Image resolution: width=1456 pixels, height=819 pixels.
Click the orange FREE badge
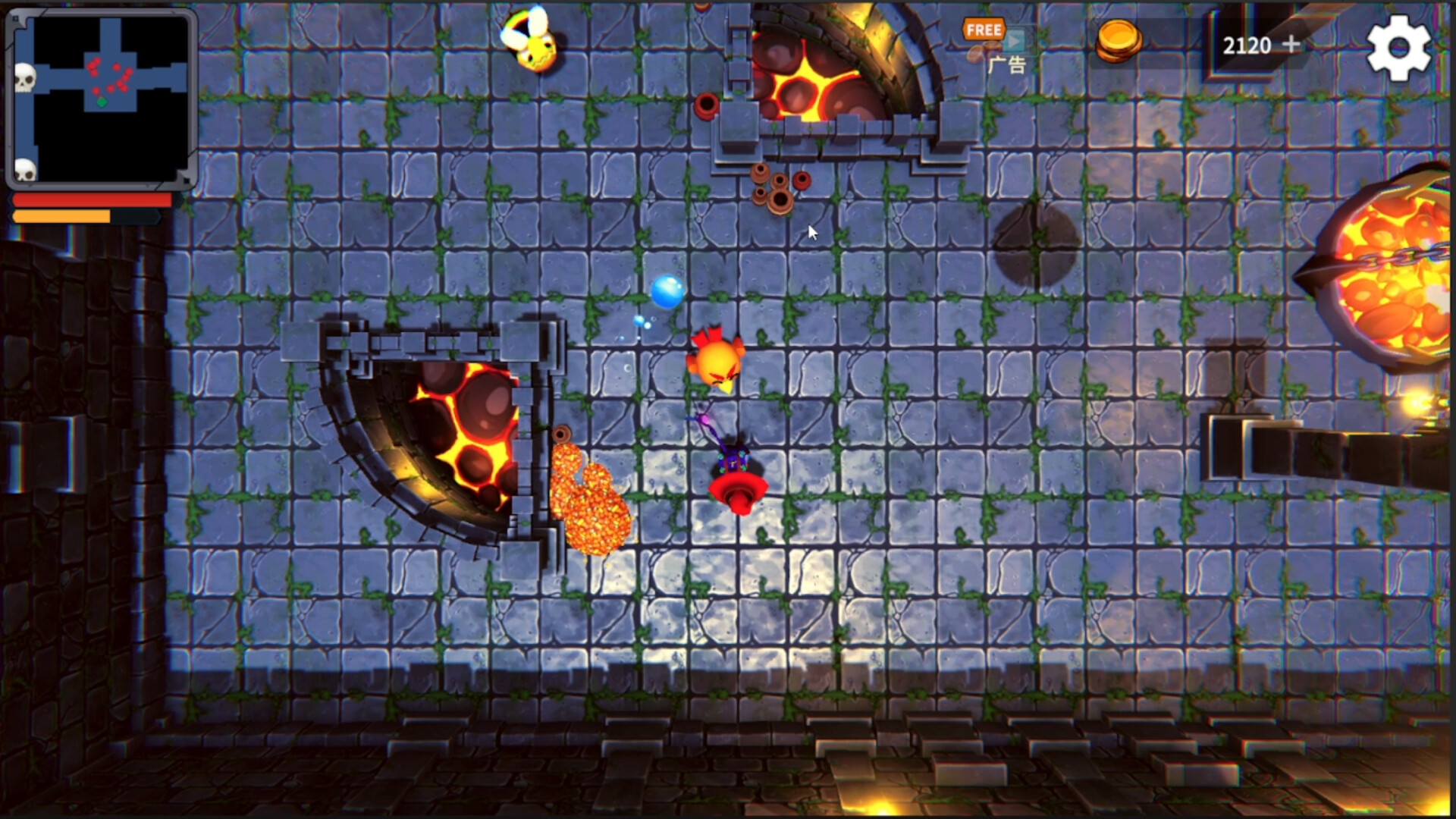tap(983, 30)
